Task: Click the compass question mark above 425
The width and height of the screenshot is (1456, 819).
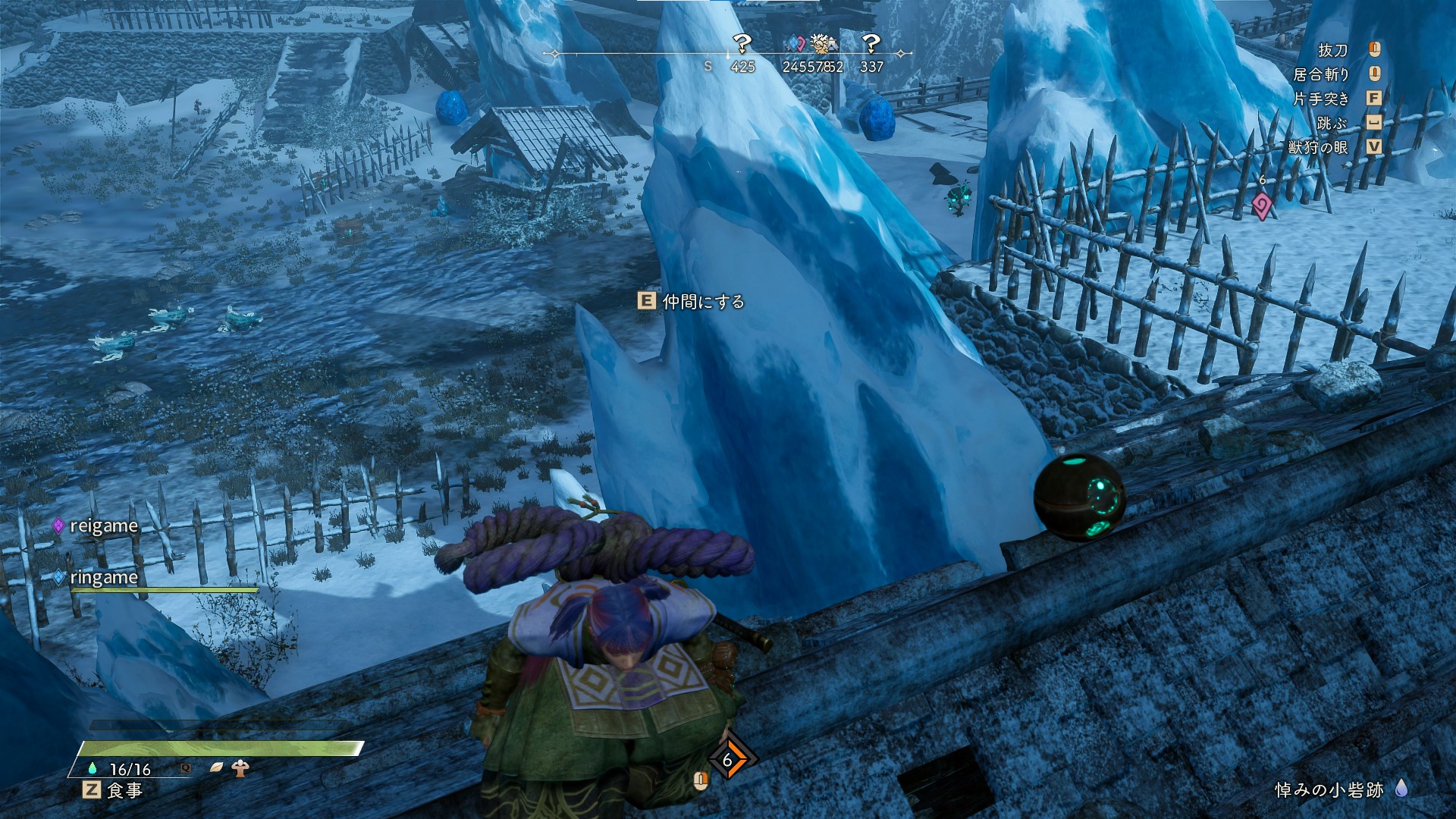Action: coord(742,44)
